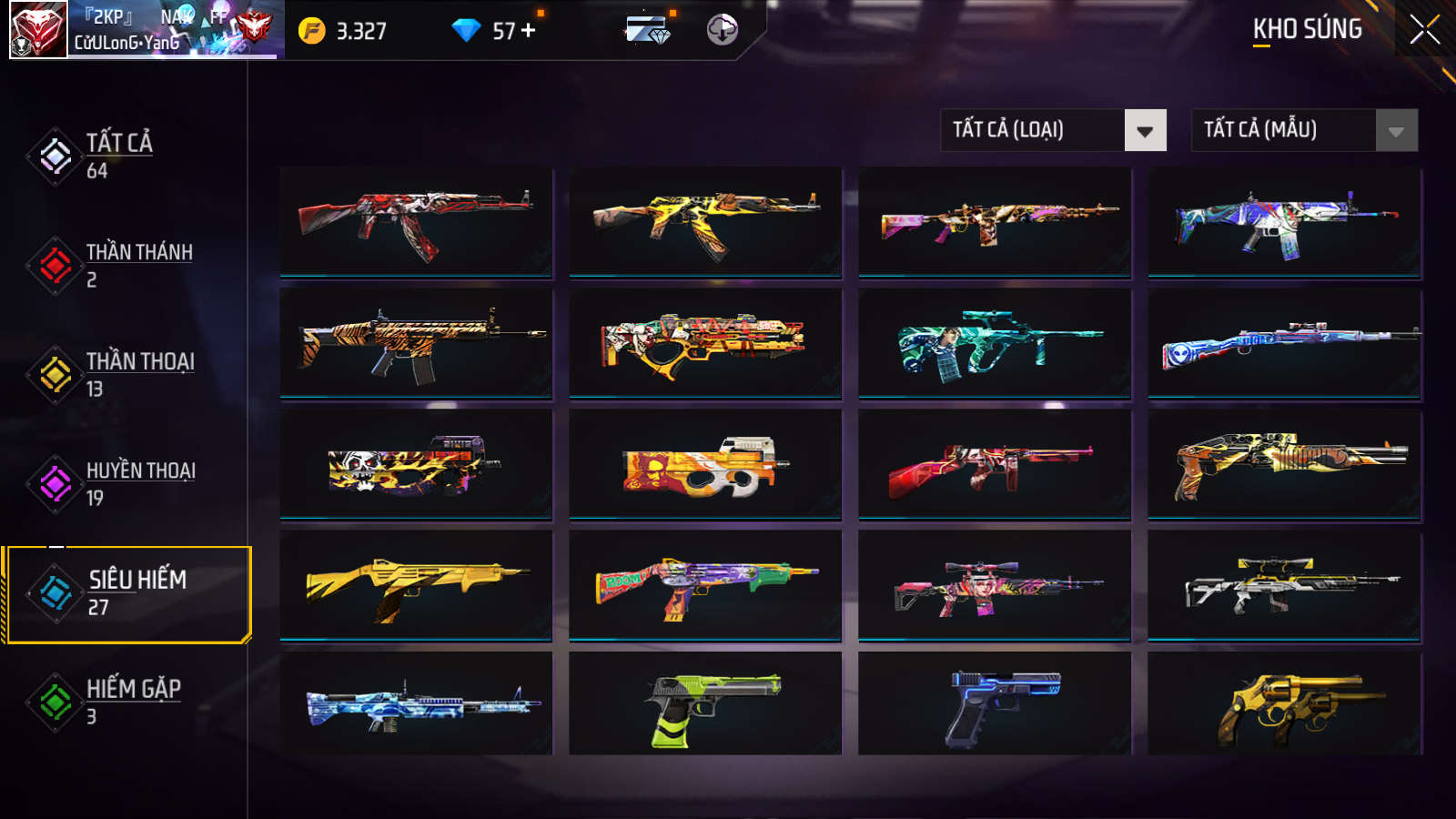The image size is (1456, 819).
Task: Choose the teal AUG skin
Action: pos(995,343)
